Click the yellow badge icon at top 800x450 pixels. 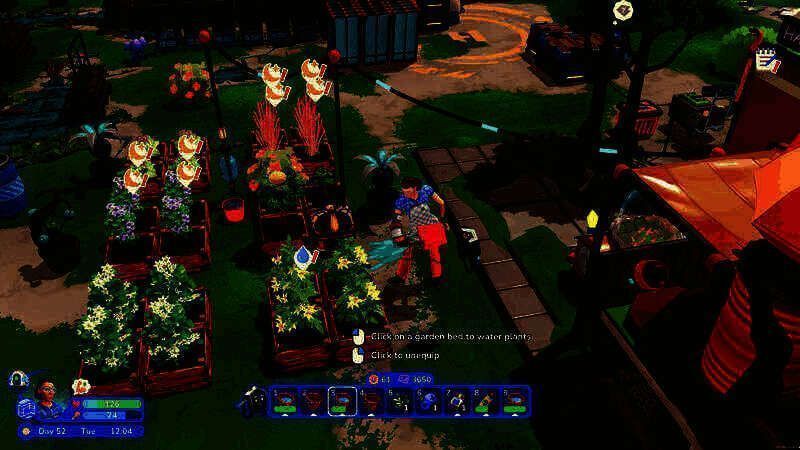(623, 11)
